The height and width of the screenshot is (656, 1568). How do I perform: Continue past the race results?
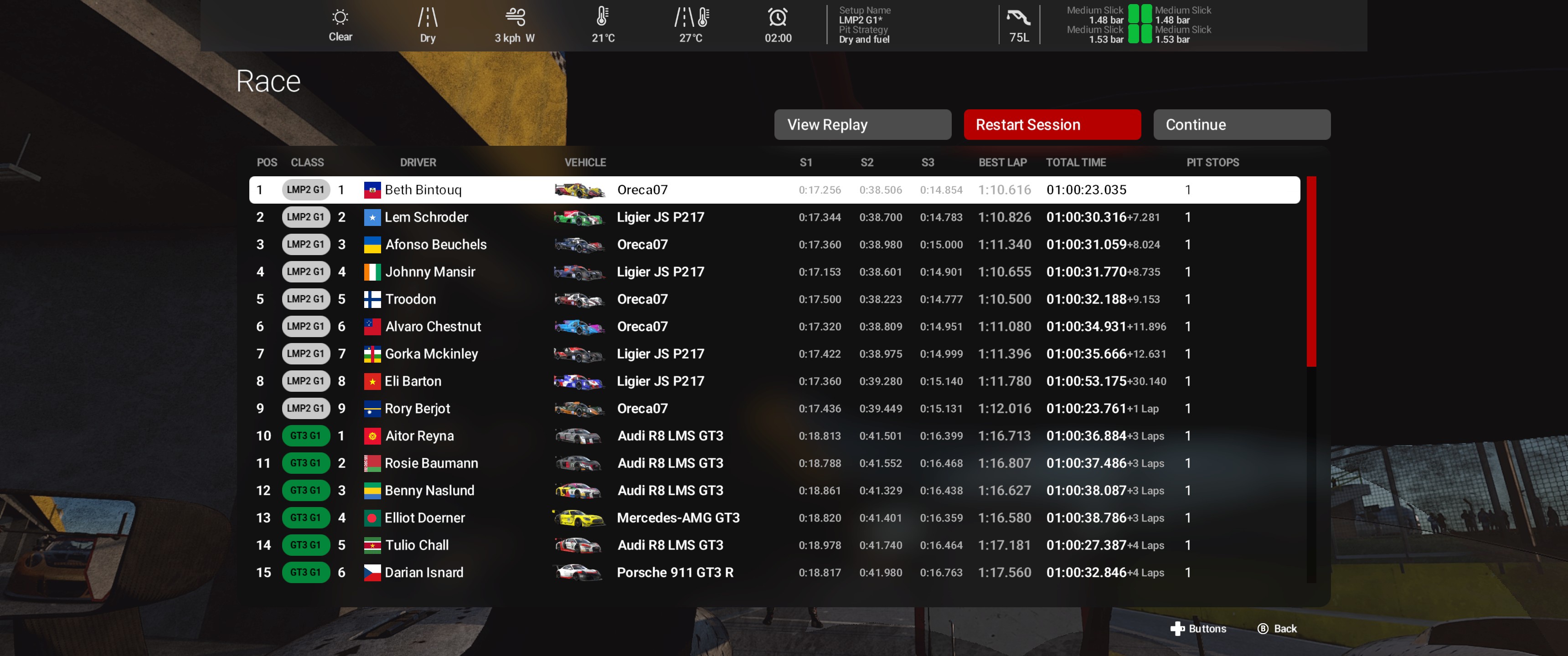click(x=1241, y=125)
